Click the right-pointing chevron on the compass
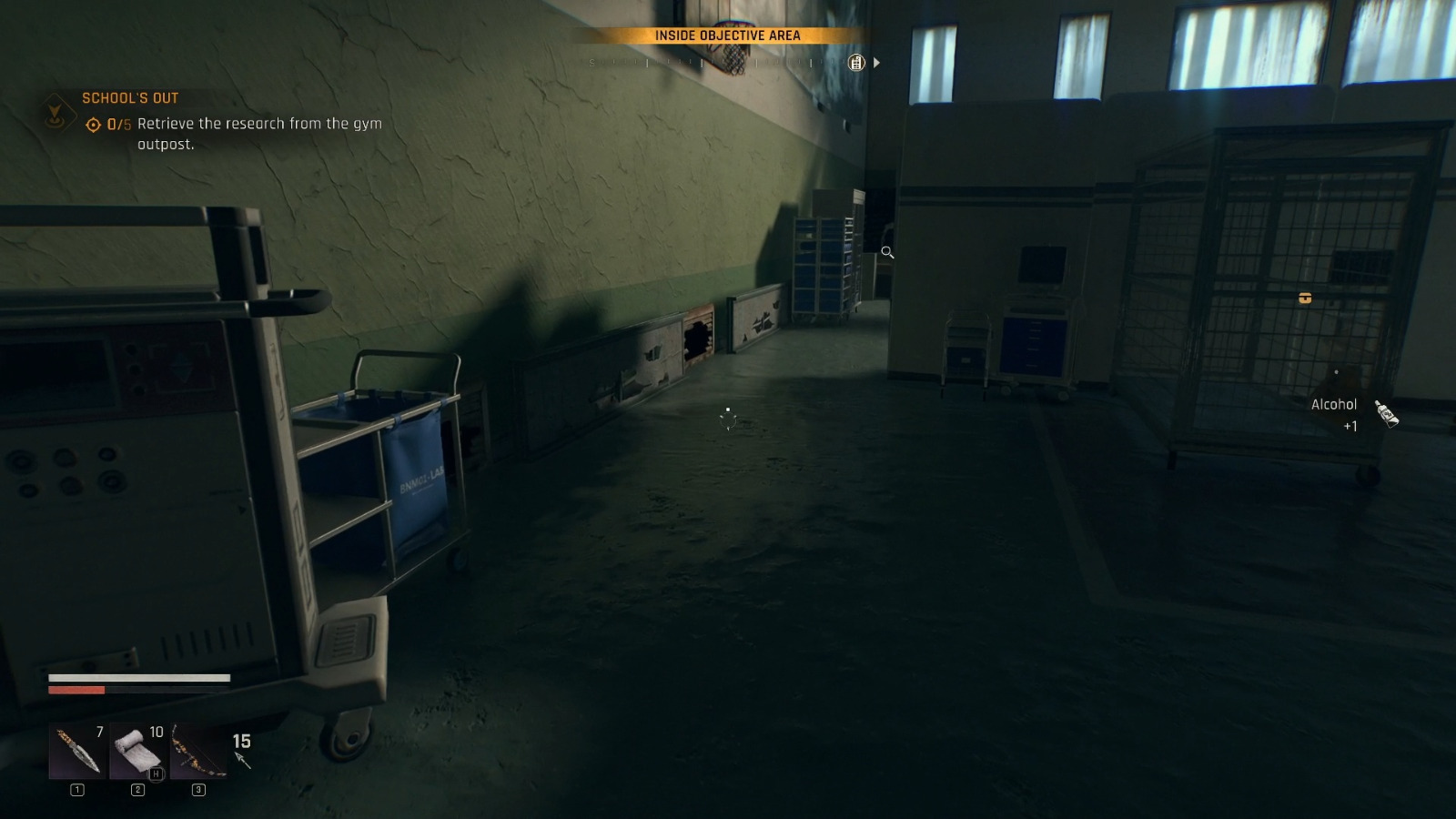 pos(876,63)
